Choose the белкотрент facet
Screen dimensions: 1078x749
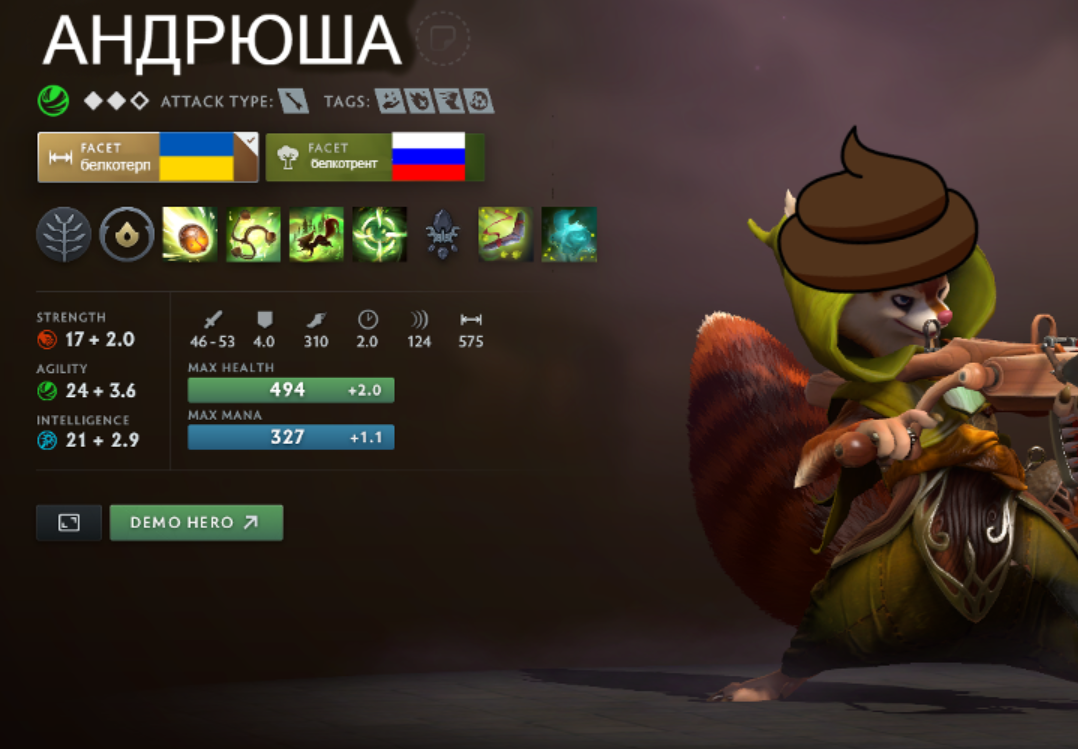click(374, 157)
